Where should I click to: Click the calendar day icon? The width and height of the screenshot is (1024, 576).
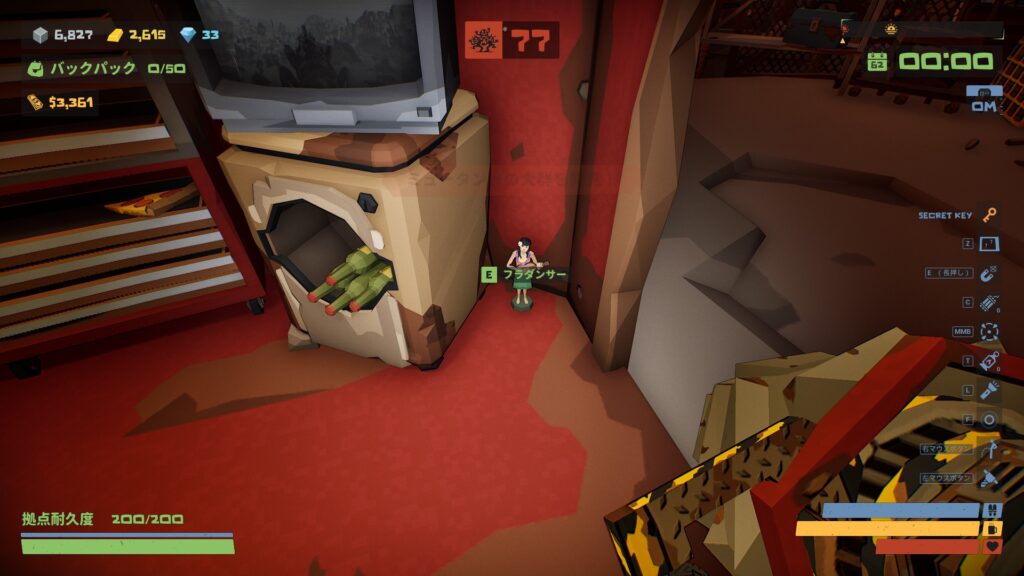point(877,61)
